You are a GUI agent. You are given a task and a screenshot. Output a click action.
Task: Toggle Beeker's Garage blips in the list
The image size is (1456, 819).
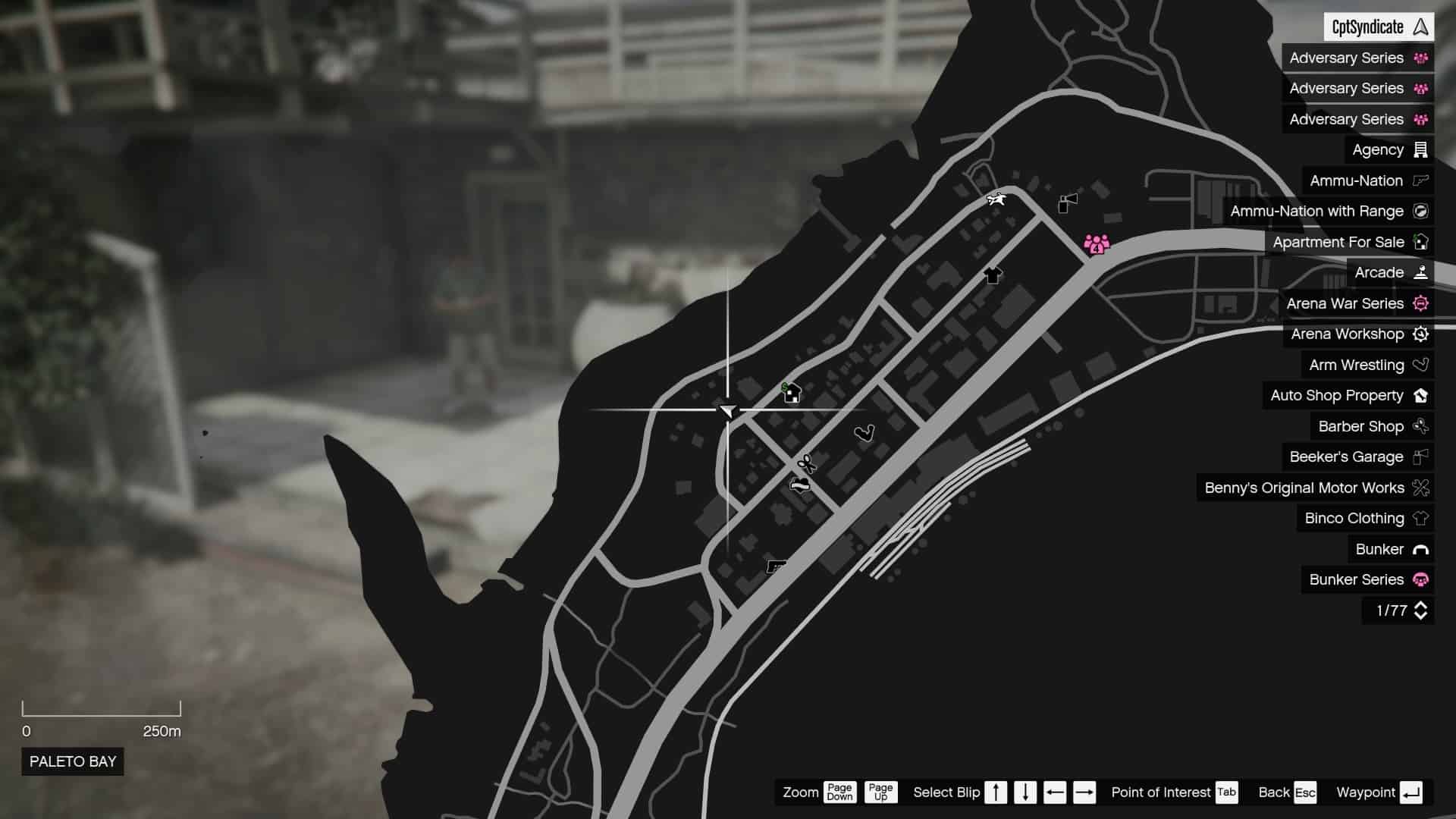[1346, 457]
